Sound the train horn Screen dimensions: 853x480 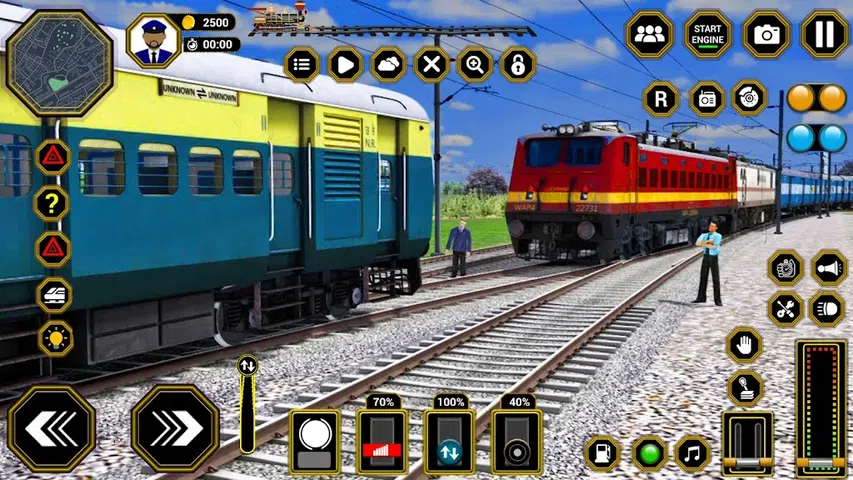[x=829, y=268]
